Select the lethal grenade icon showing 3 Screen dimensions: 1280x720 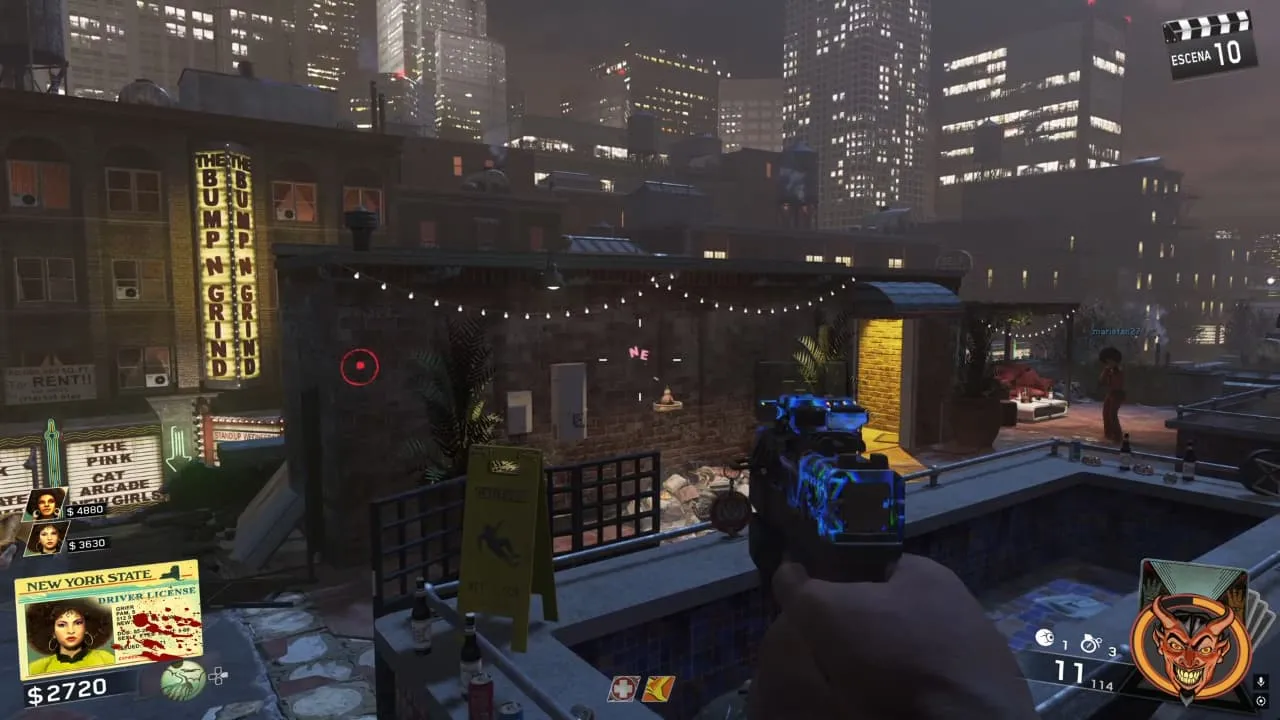click(x=1090, y=643)
